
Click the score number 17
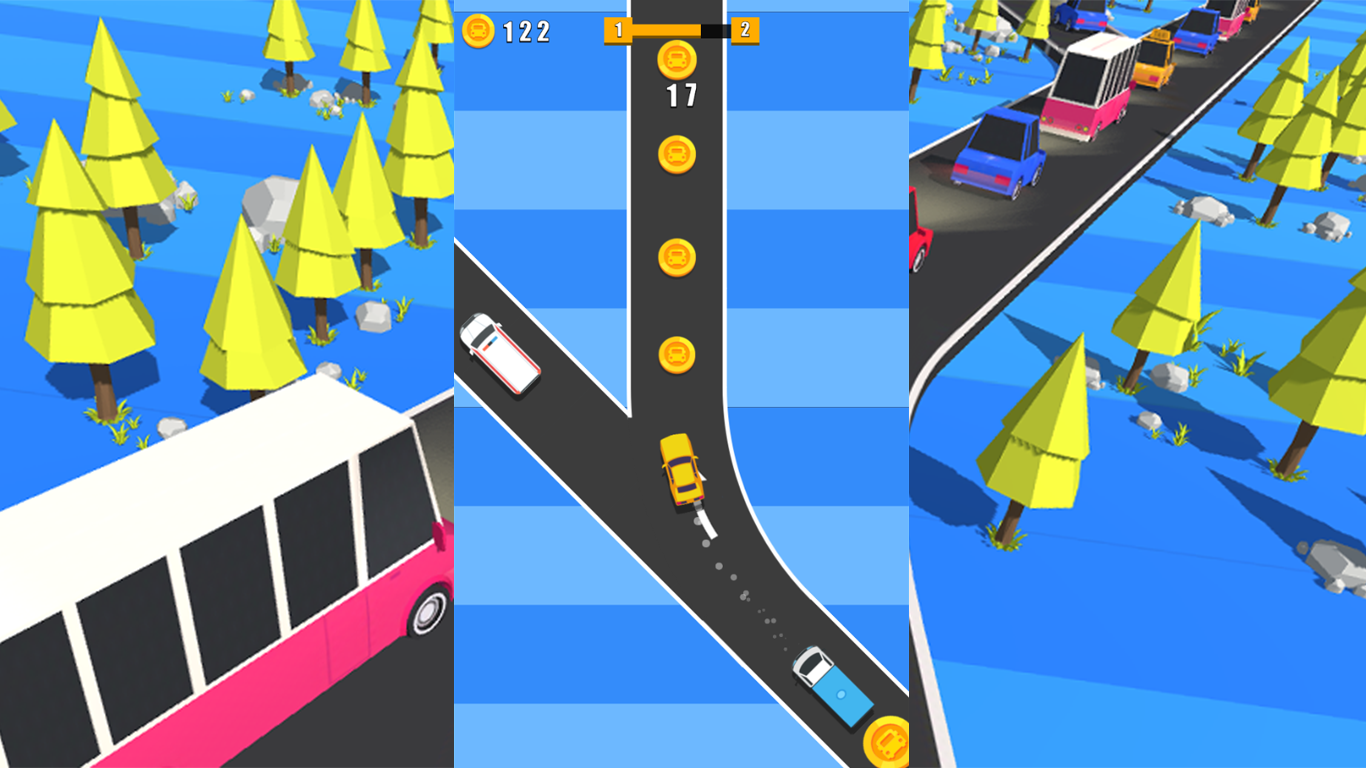click(679, 94)
